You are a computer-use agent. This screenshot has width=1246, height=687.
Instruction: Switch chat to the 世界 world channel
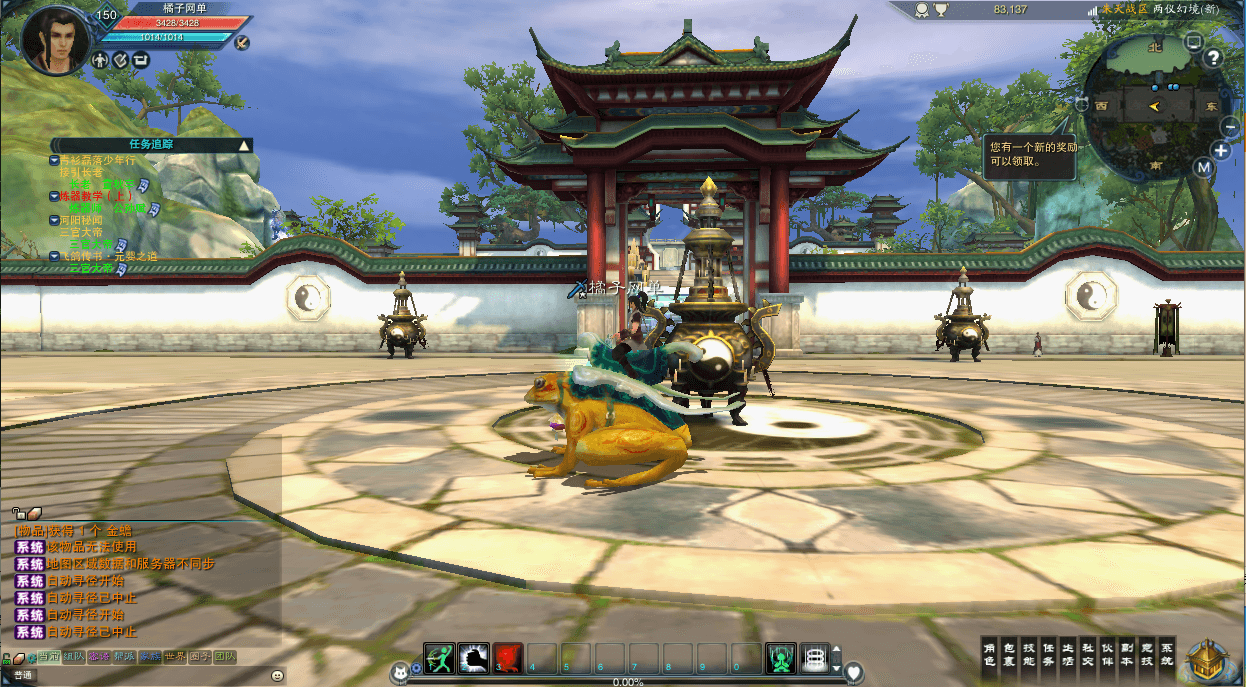coord(175,657)
